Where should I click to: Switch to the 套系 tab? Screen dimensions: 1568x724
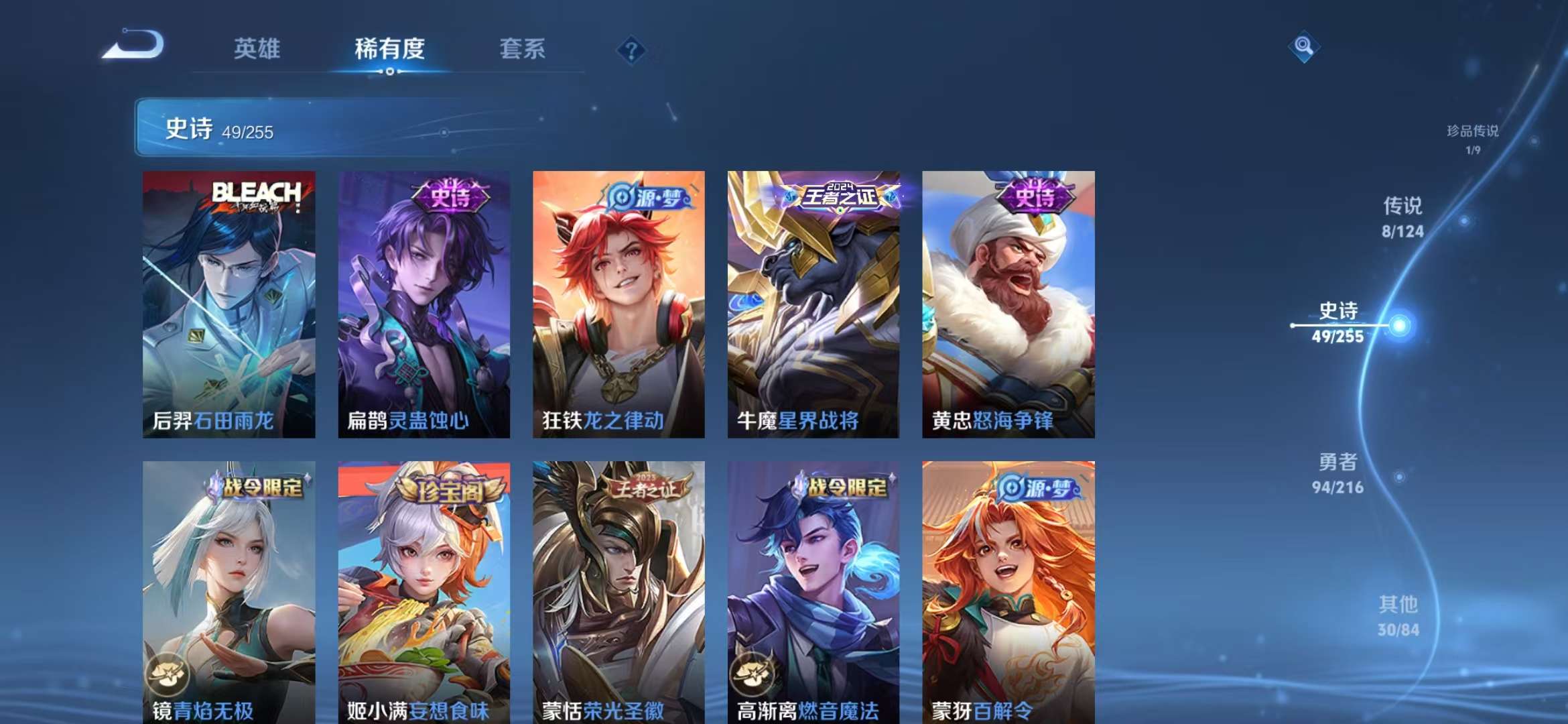[521, 48]
